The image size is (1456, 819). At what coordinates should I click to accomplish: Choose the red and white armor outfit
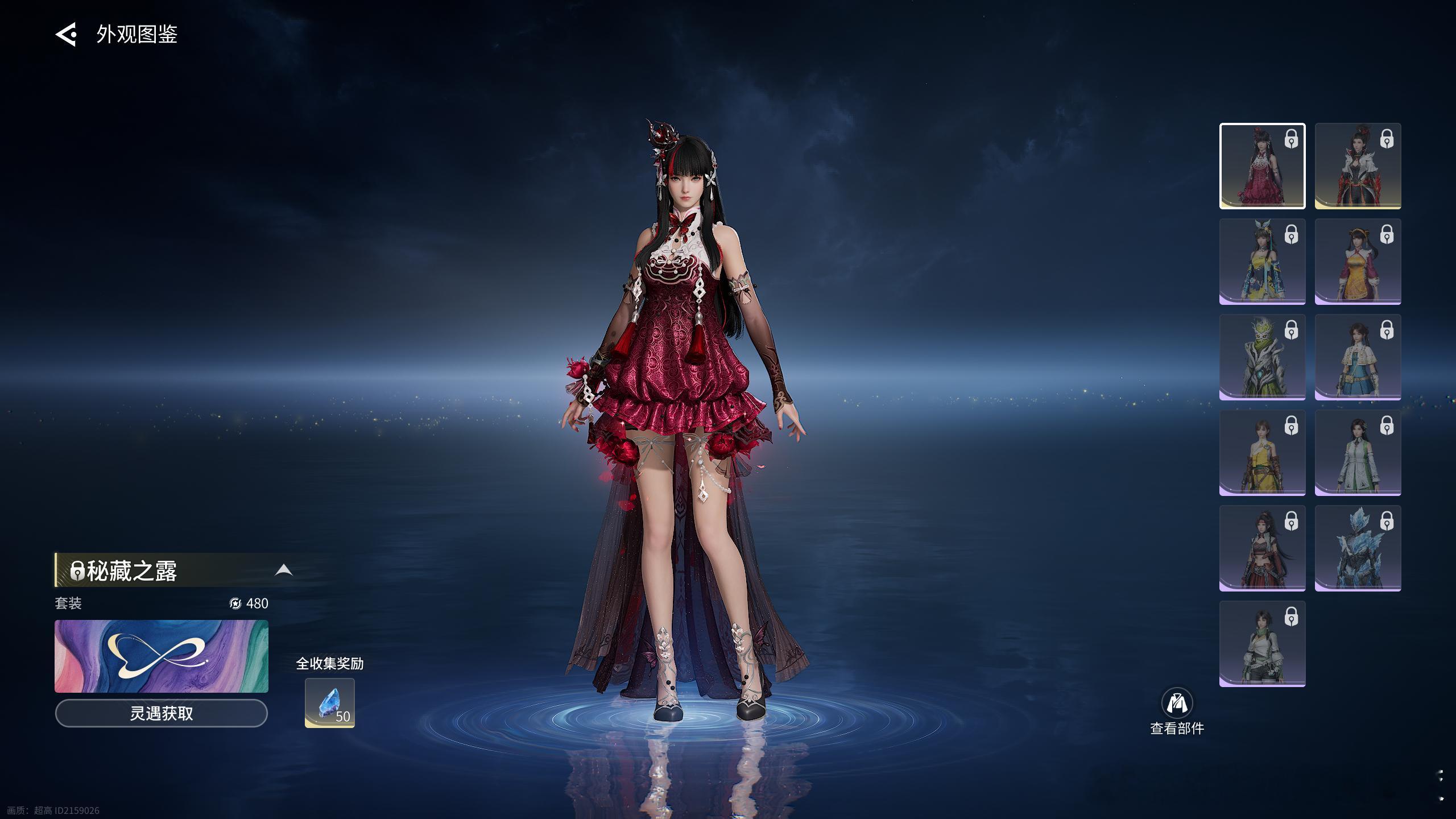pos(1358,166)
